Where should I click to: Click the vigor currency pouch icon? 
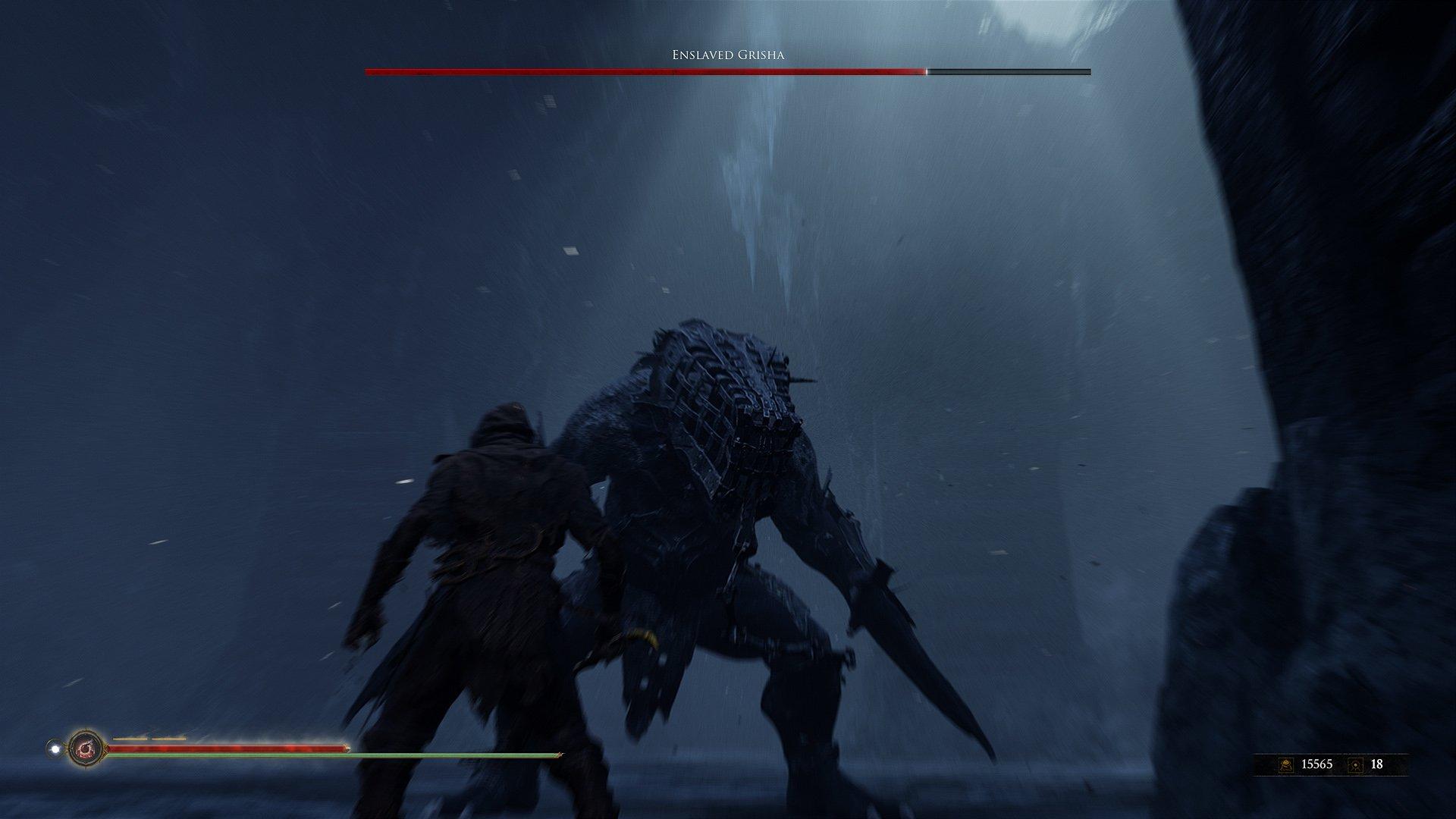point(1286,764)
